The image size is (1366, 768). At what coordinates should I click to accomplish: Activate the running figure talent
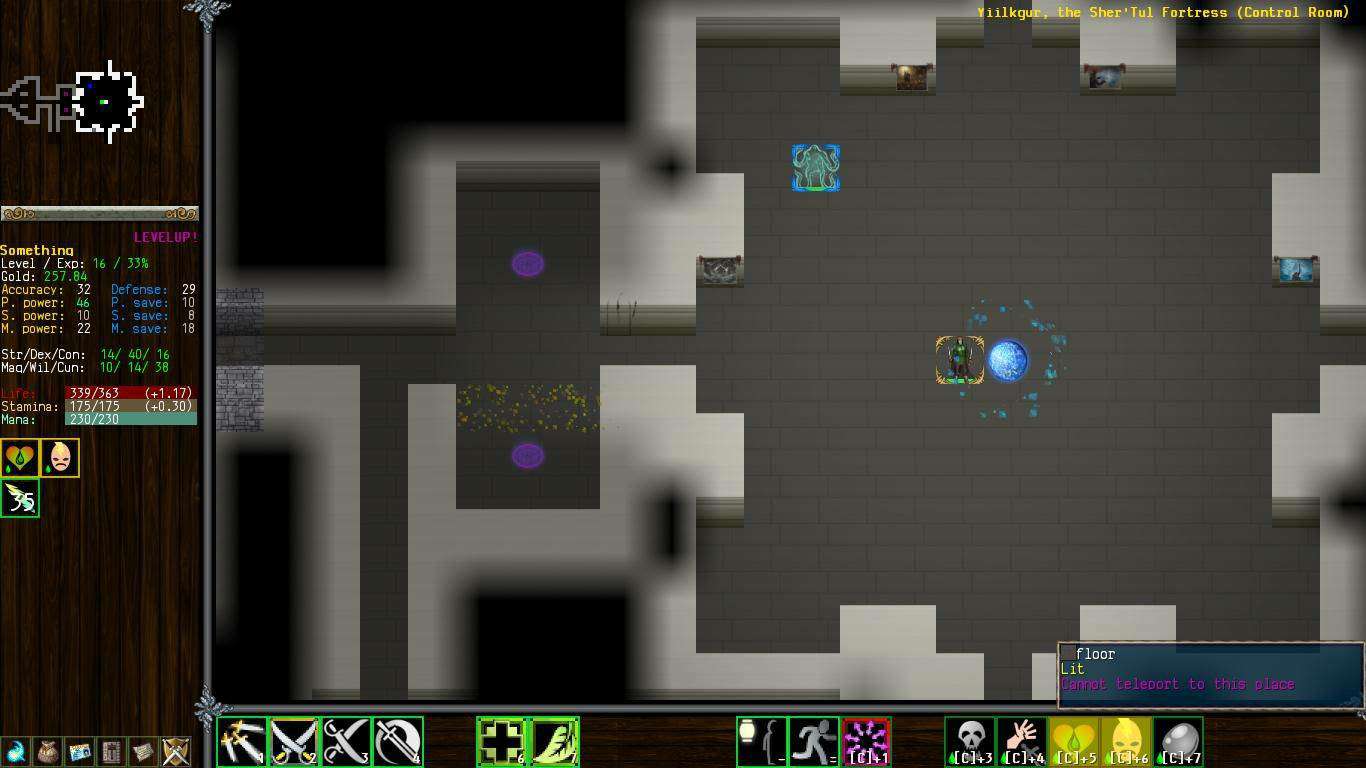(x=814, y=742)
